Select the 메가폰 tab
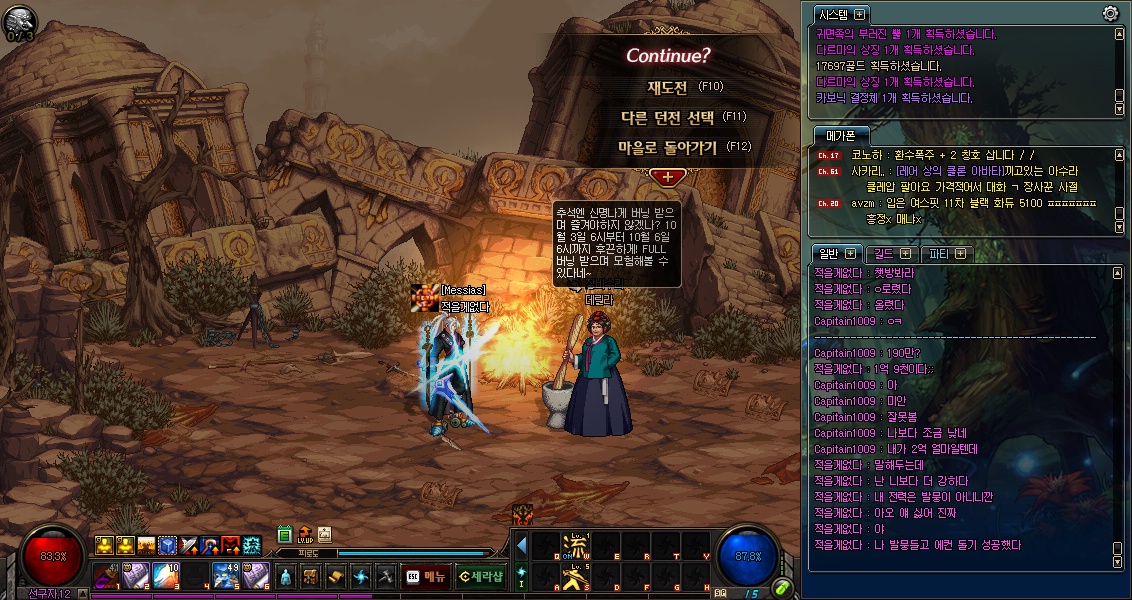The image size is (1132, 600). [x=840, y=135]
